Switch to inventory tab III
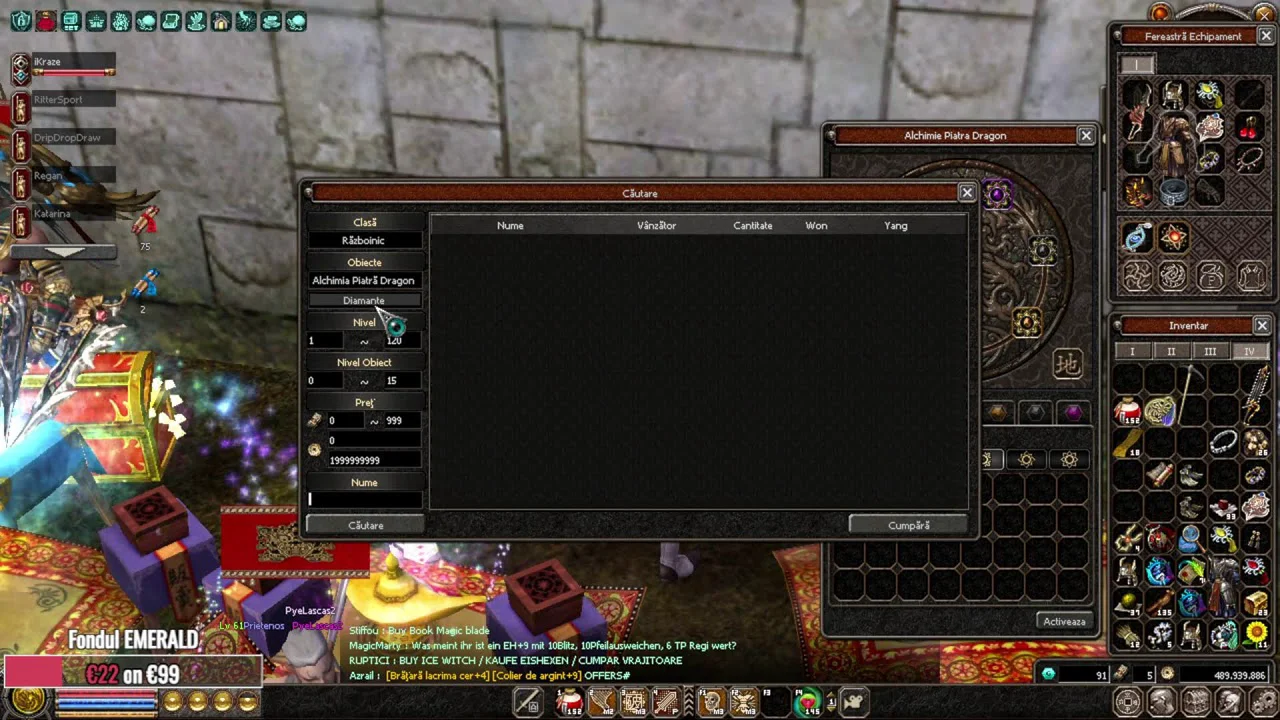Viewport: 1280px width, 720px height. 1210,352
